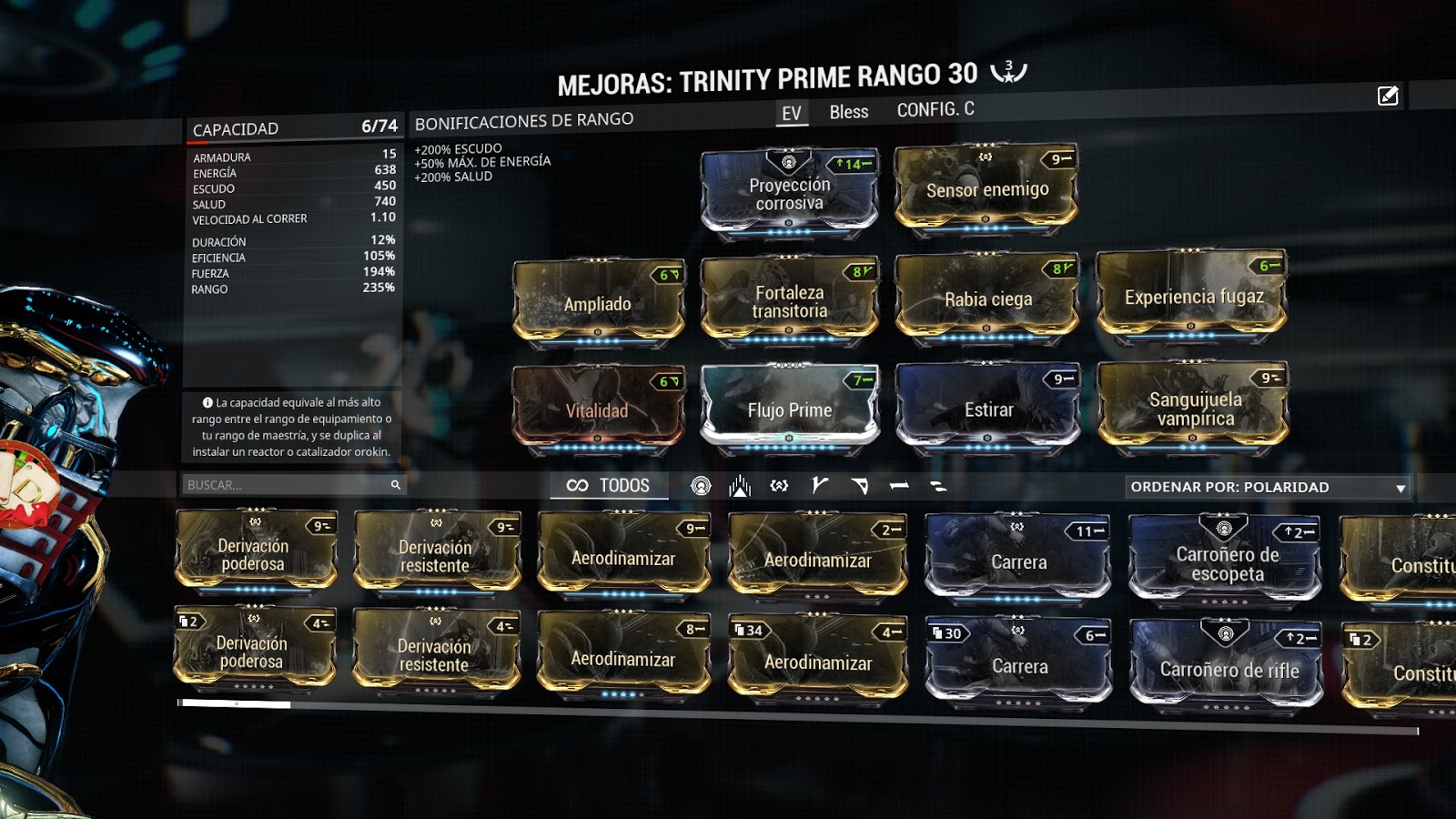Click the edit pencil icon near top right

[x=1387, y=95]
